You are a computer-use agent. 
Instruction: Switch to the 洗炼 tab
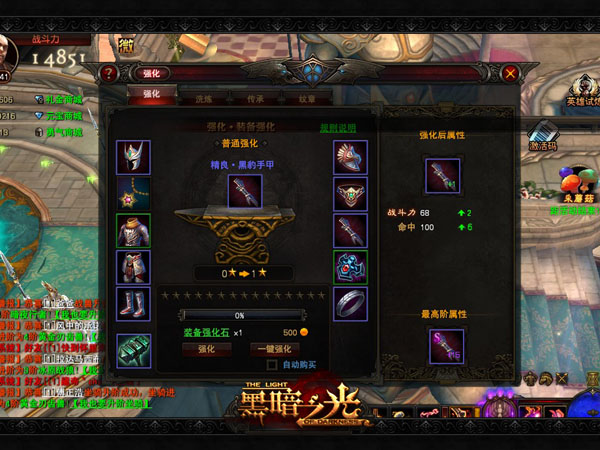pyautogui.click(x=203, y=99)
